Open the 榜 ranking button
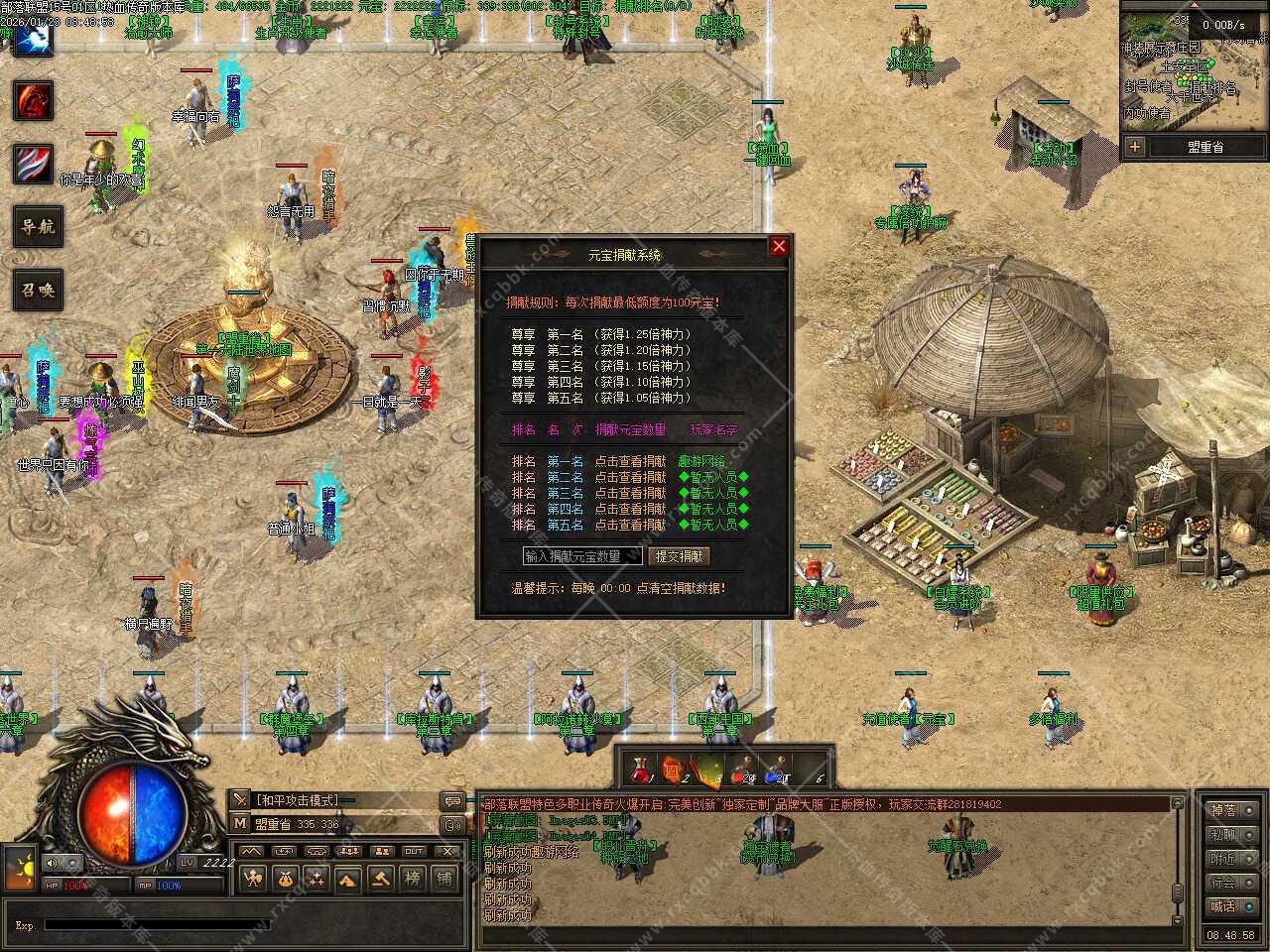This screenshot has width=1270, height=952. [413, 878]
